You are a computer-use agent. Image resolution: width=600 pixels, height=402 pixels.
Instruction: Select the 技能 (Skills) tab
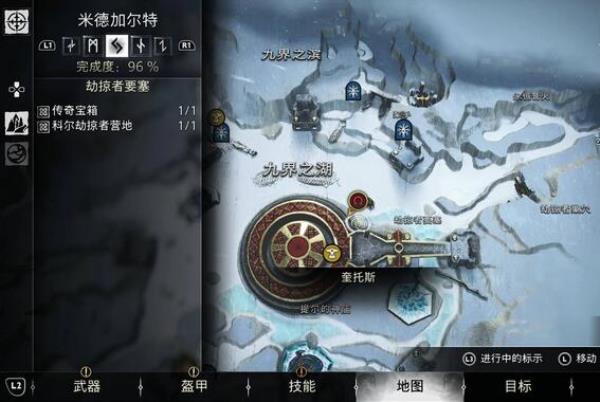coord(302,386)
